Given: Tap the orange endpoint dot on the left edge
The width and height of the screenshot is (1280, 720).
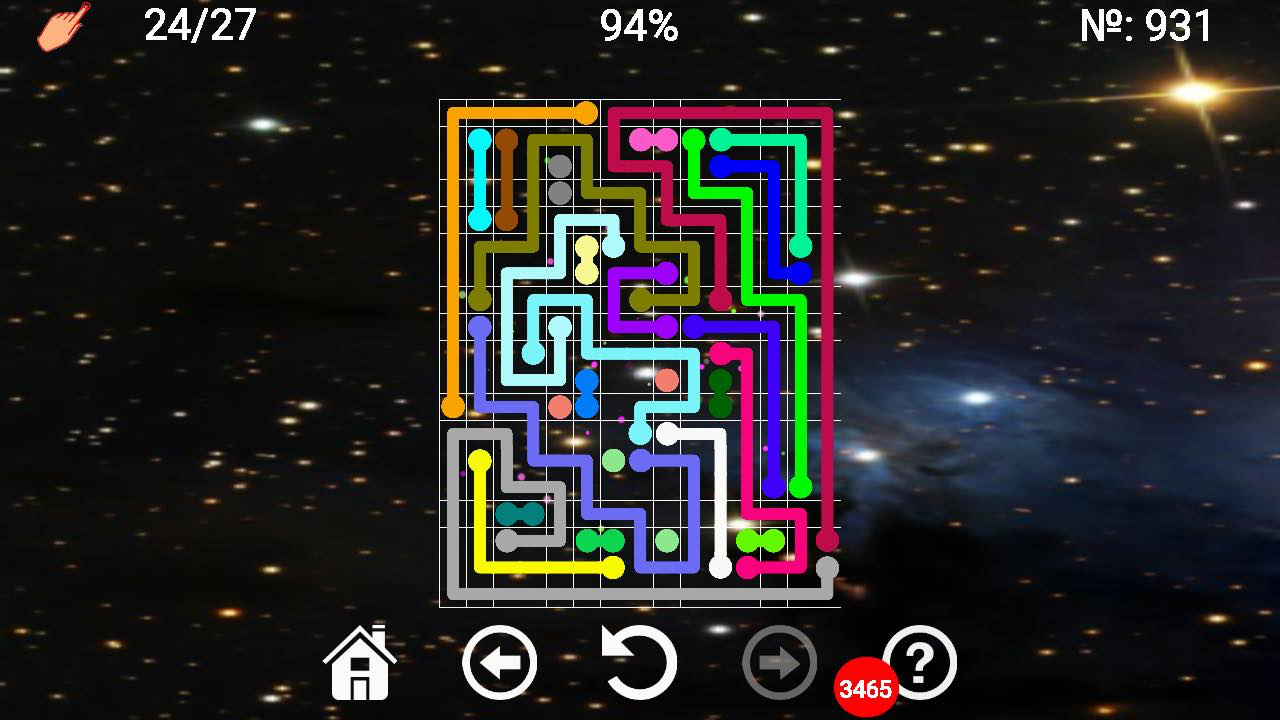Looking at the screenshot, I should [453, 405].
